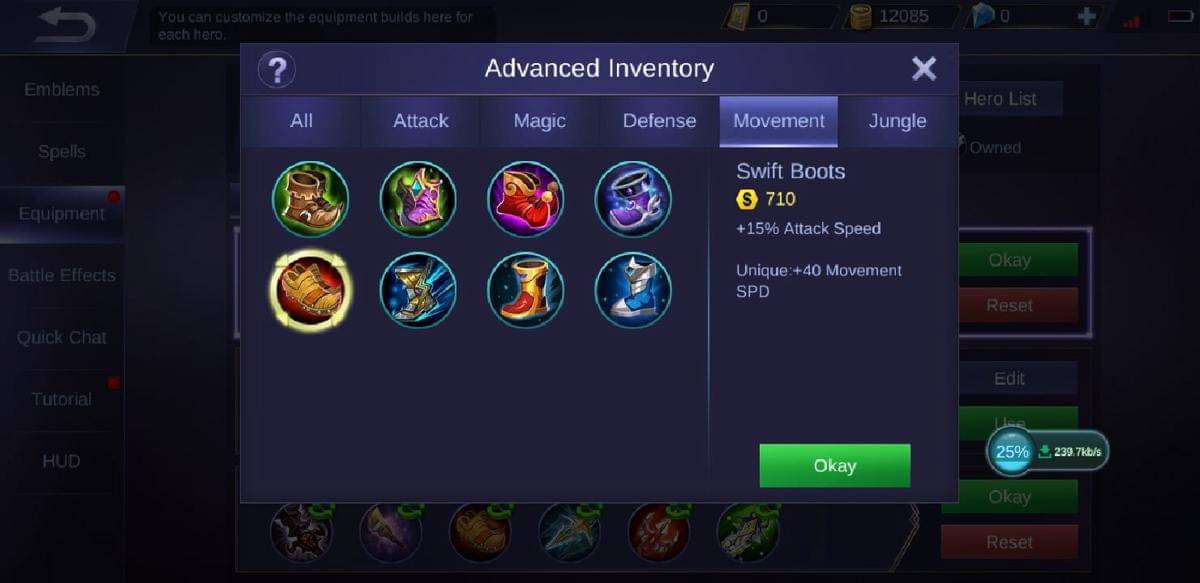1200x583 pixels.
Task: Choose the plain brown leather boots
Action: coord(310,199)
